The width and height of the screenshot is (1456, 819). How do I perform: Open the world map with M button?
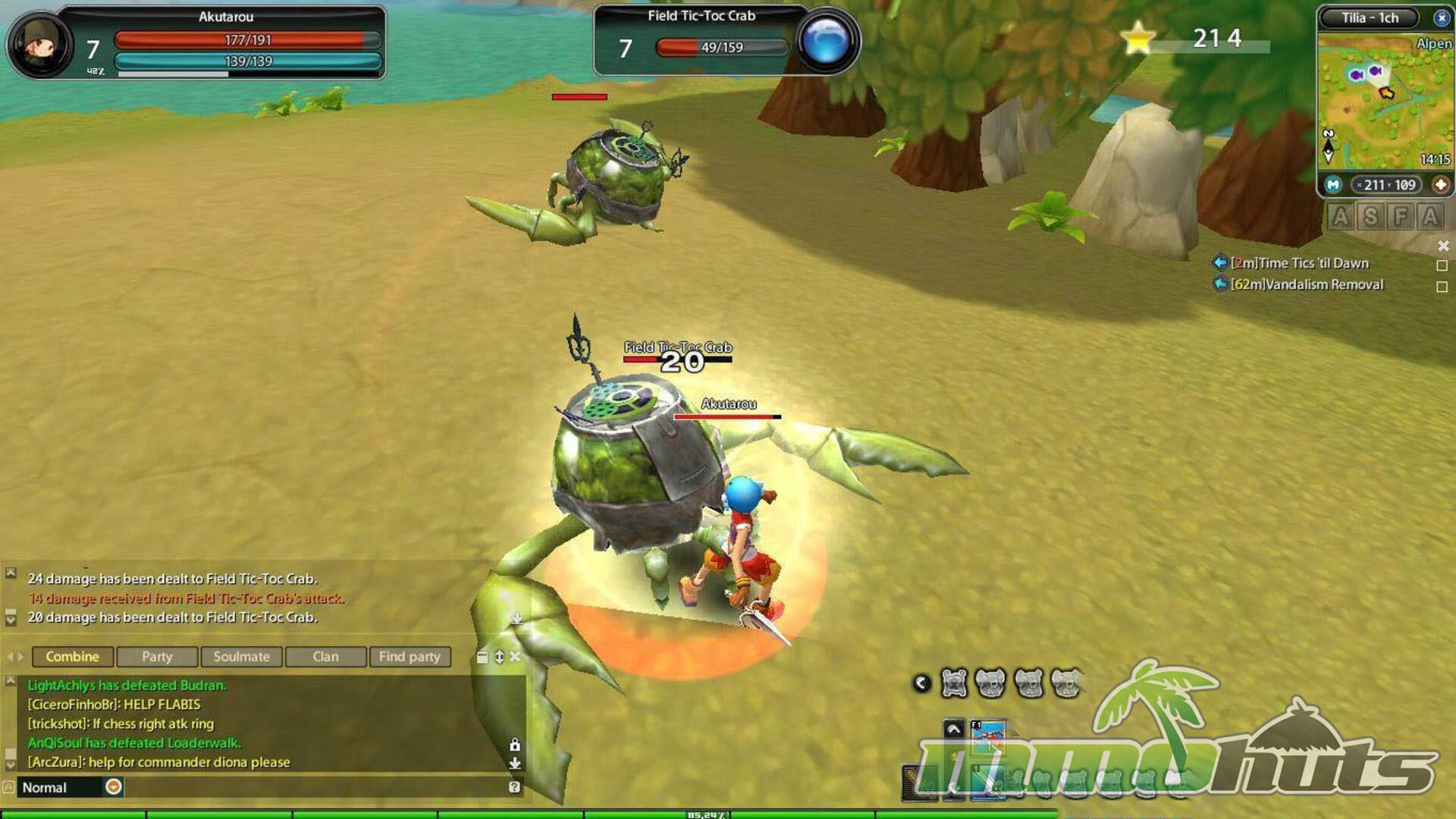[1333, 184]
